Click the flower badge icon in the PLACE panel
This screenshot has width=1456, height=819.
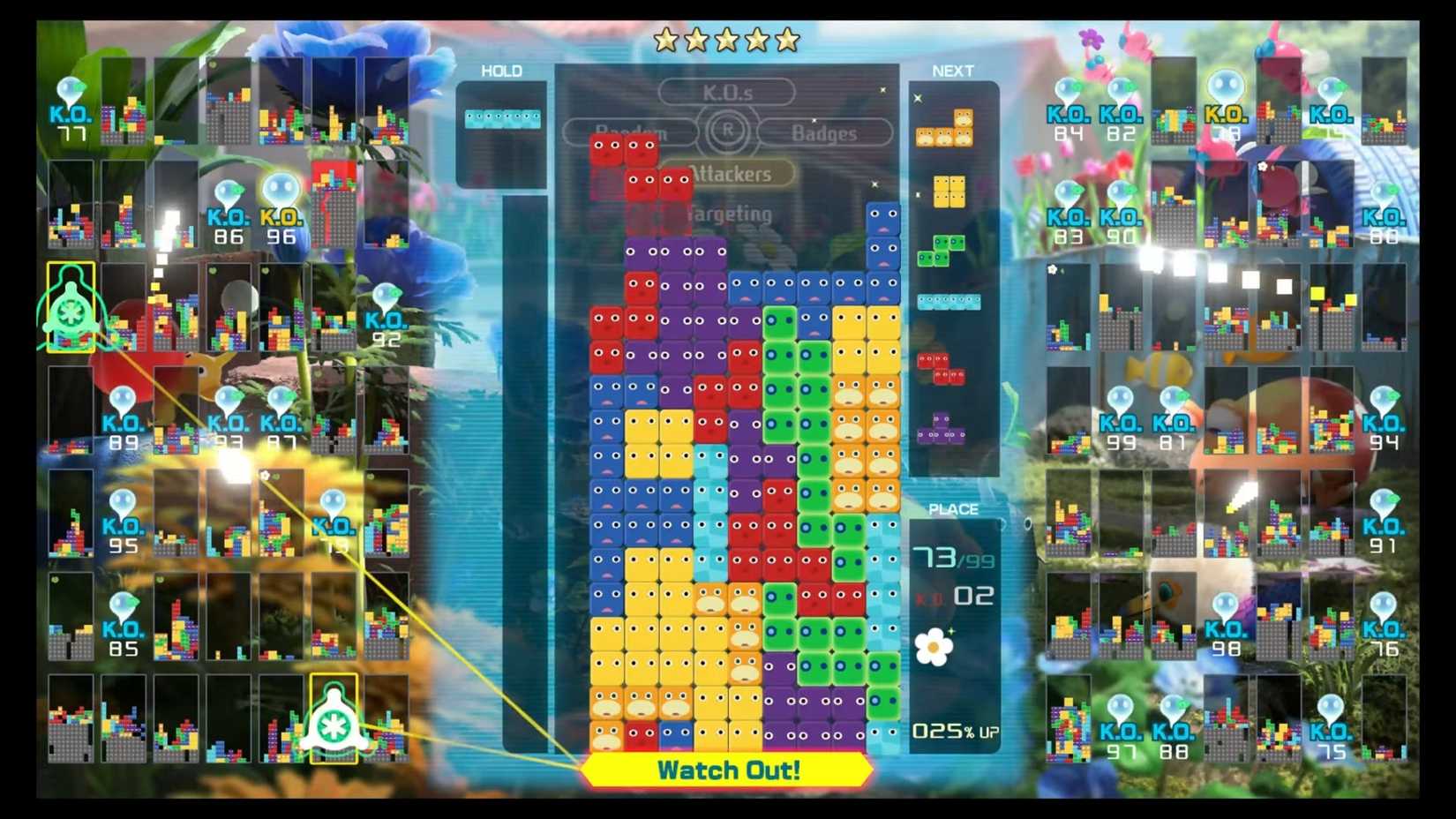[x=935, y=647]
